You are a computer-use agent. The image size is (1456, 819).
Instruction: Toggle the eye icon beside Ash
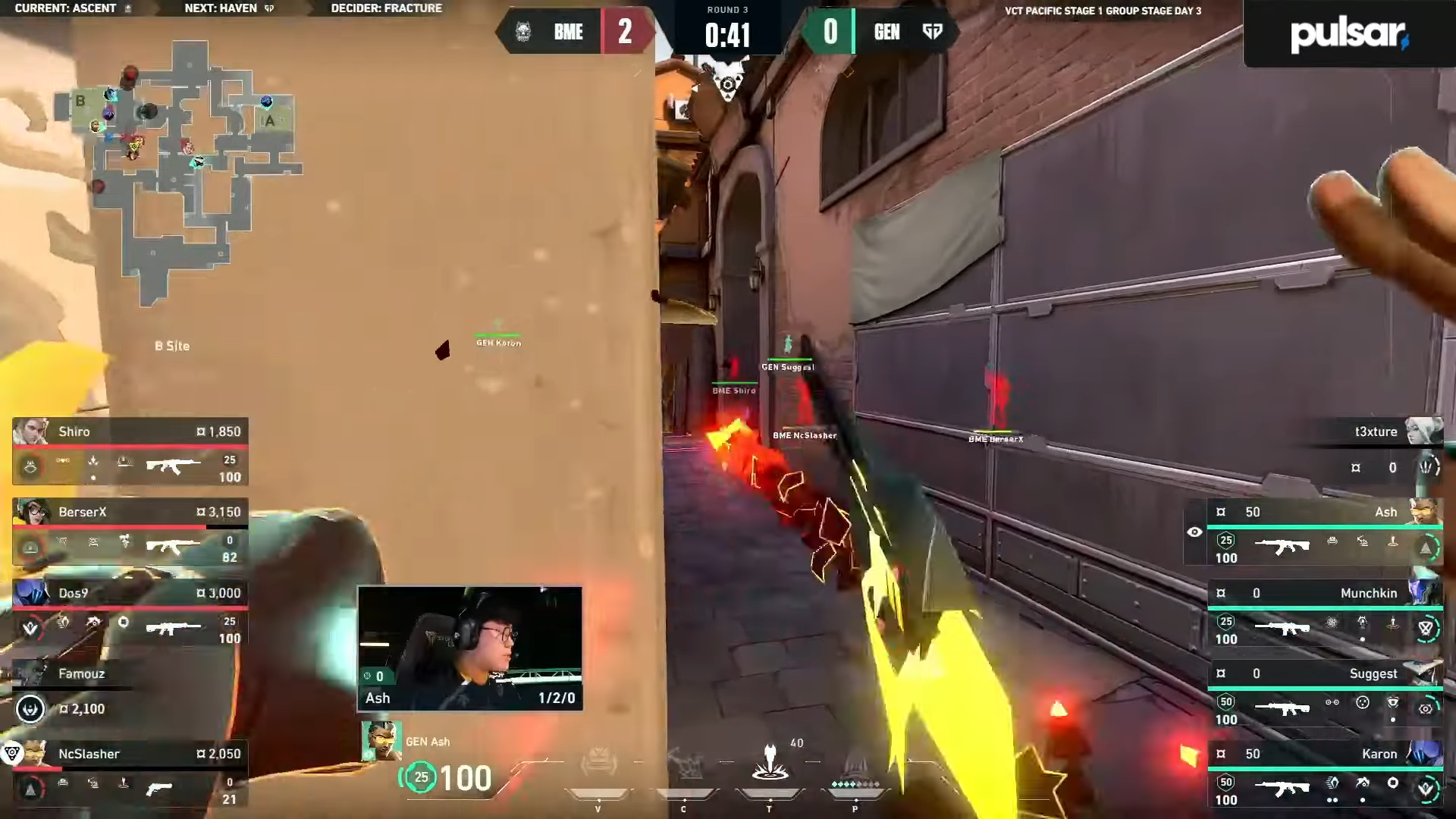(x=1194, y=532)
